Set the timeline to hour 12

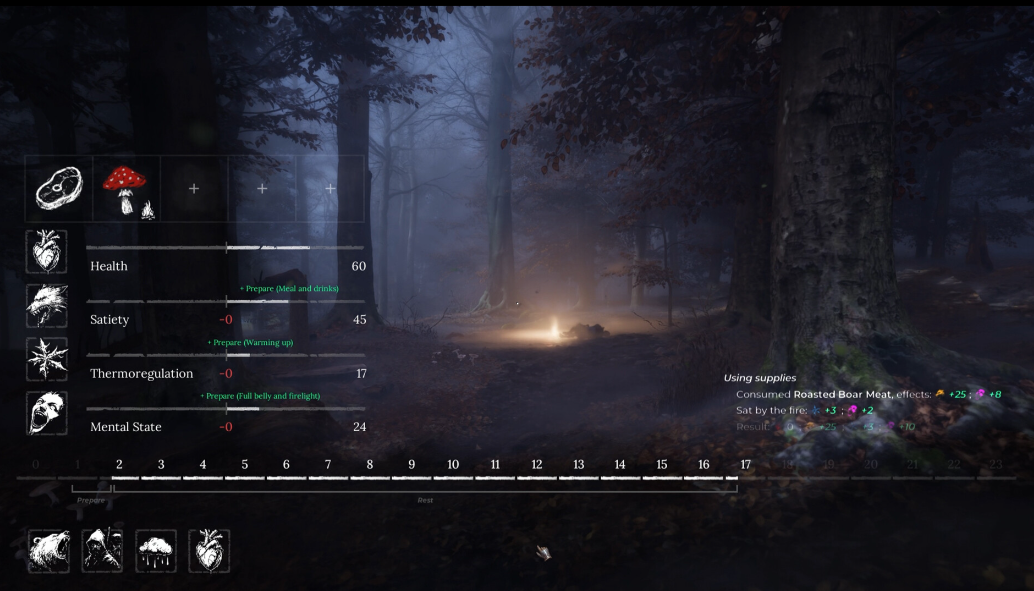(x=536, y=466)
